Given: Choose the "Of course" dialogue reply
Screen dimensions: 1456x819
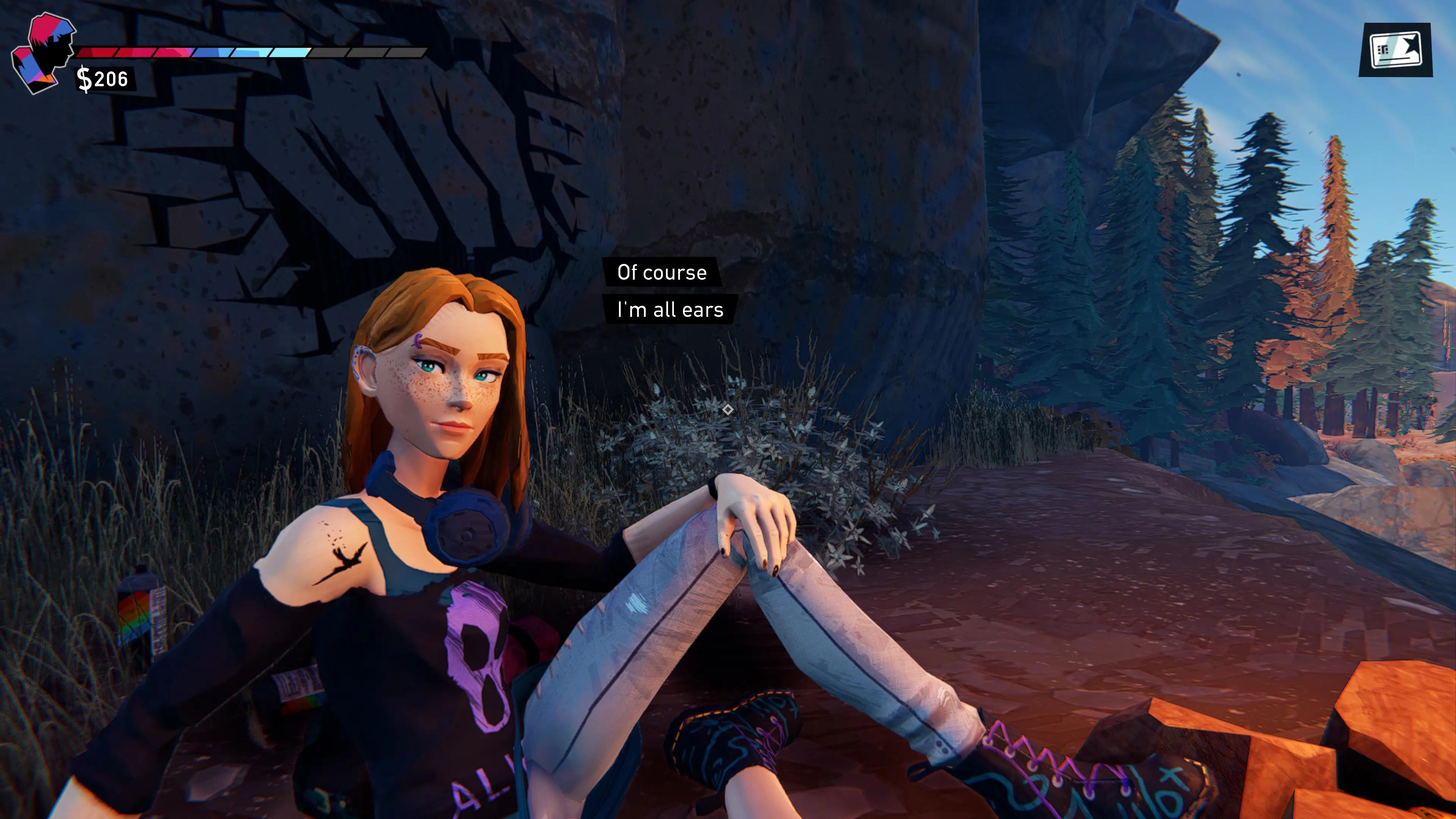Looking at the screenshot, I should [661, 273].
